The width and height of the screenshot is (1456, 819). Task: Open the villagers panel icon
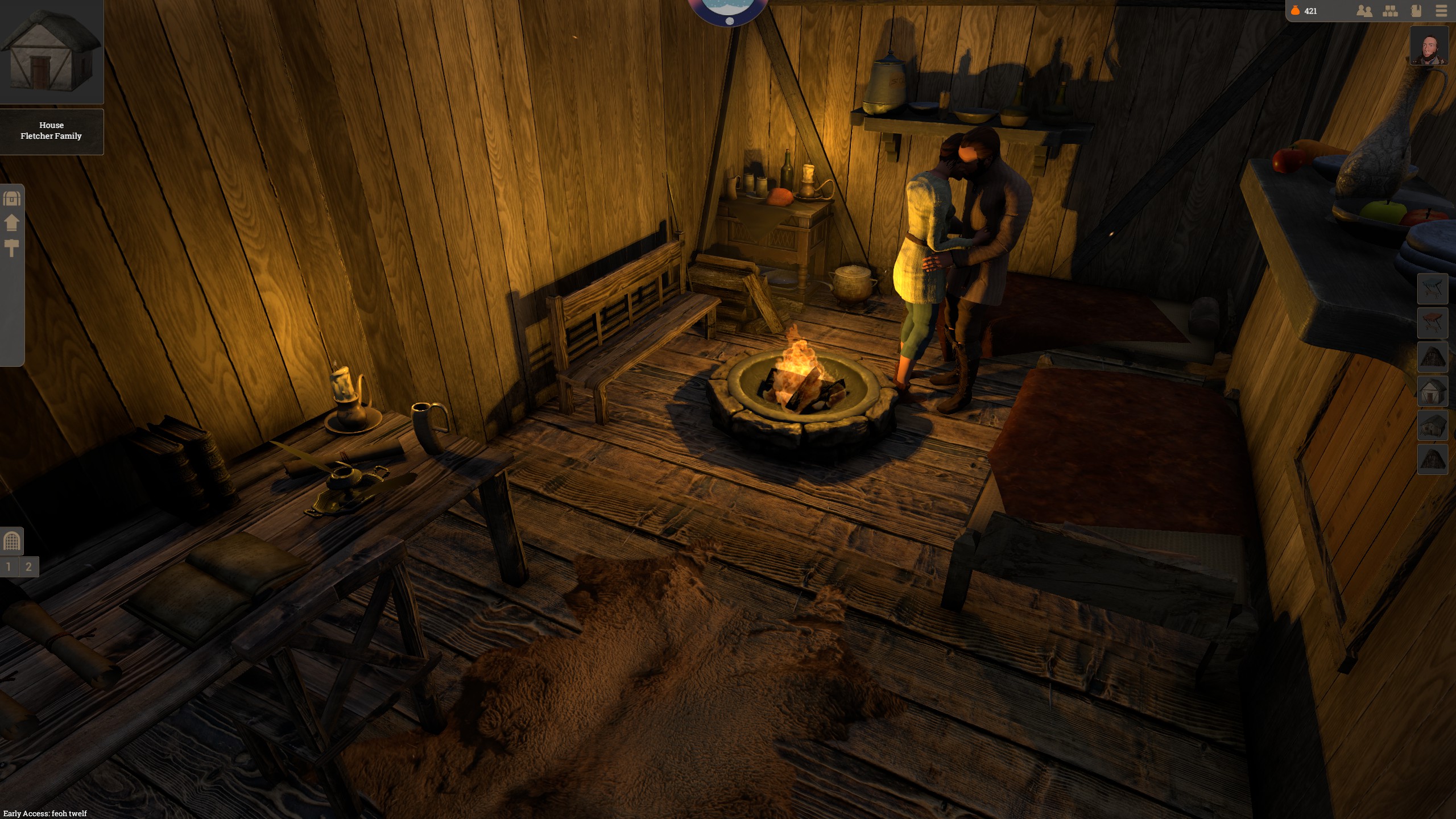click(1364, 11)
